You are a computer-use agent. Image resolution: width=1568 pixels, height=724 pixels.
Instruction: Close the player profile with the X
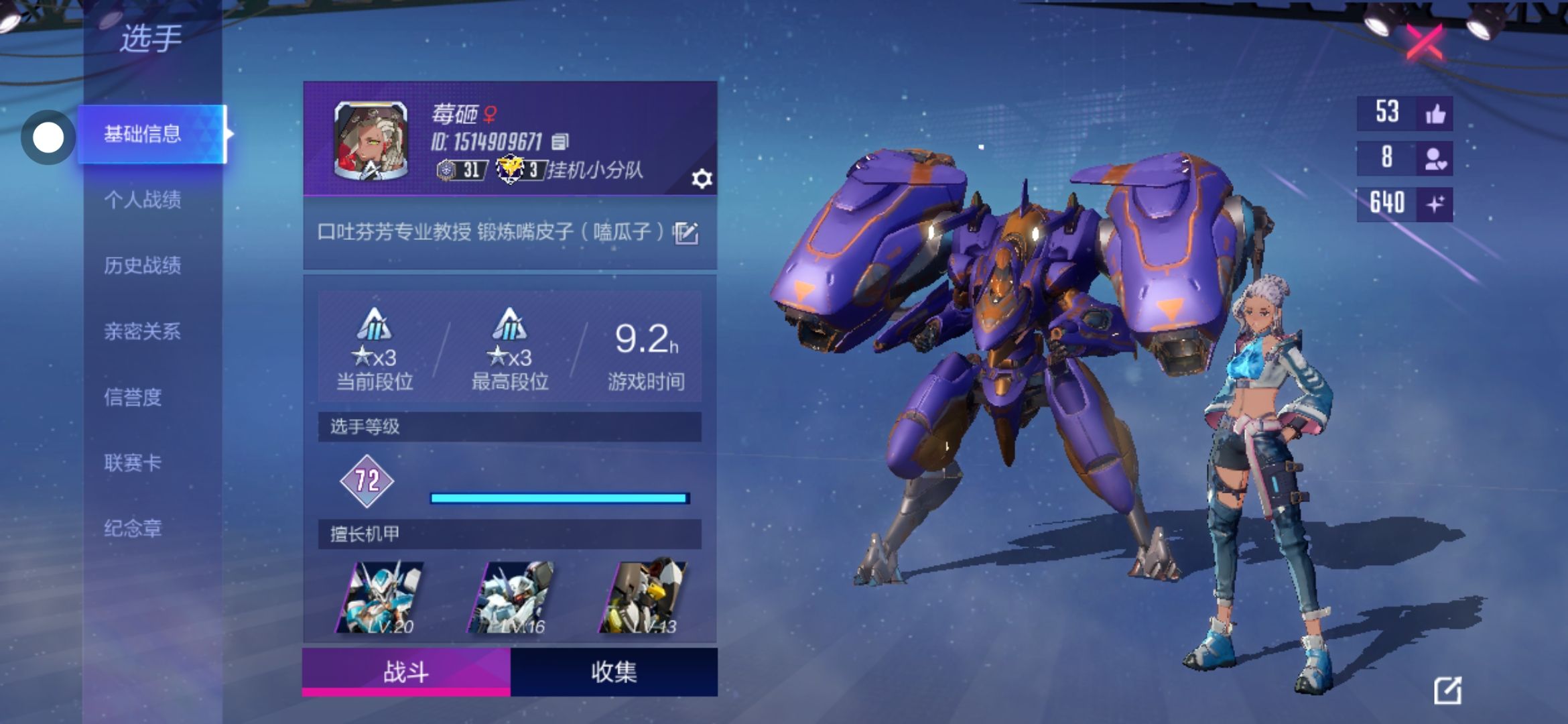tap(1424, 42)
